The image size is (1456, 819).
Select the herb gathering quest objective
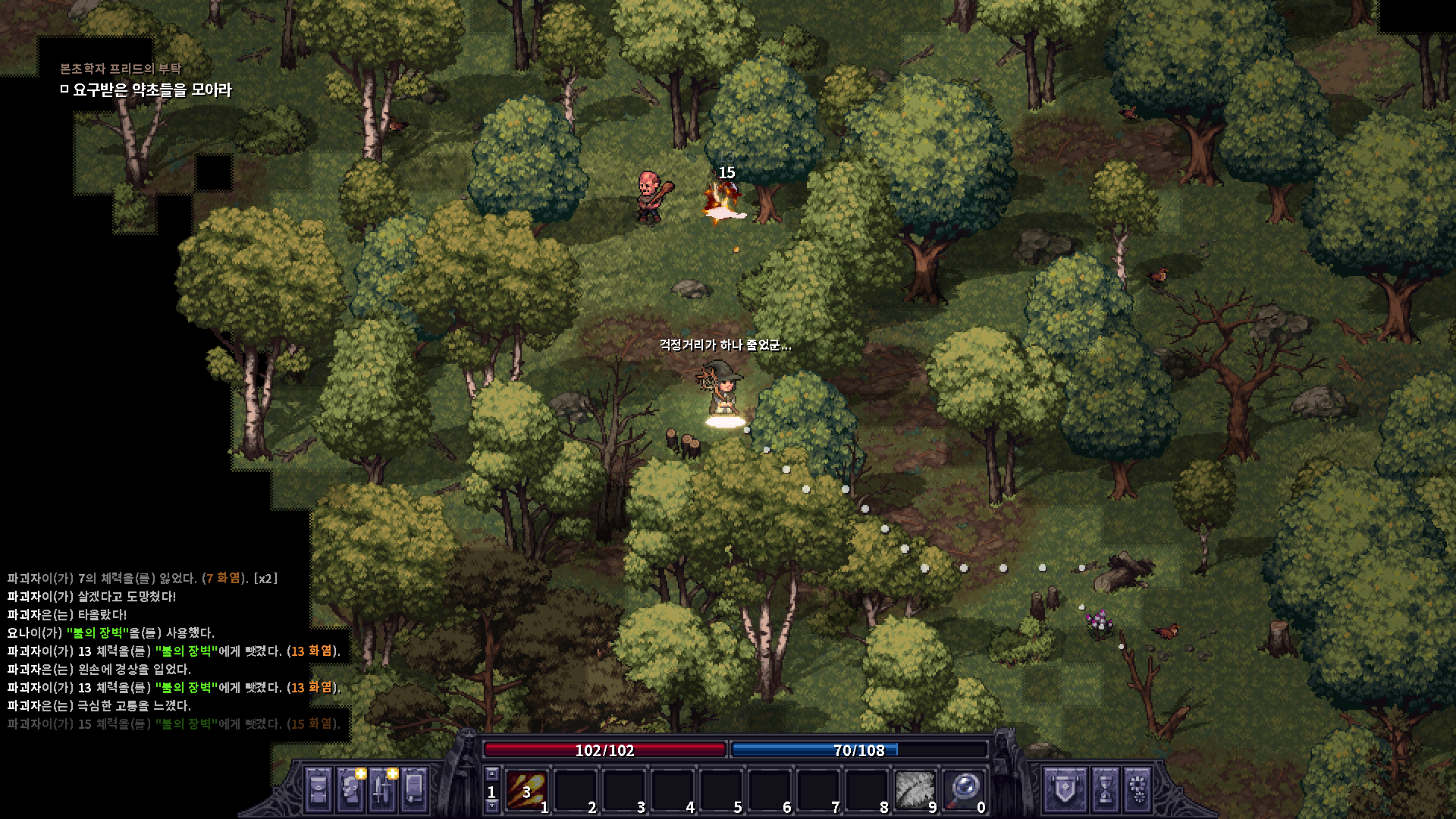tap(152, 90)
